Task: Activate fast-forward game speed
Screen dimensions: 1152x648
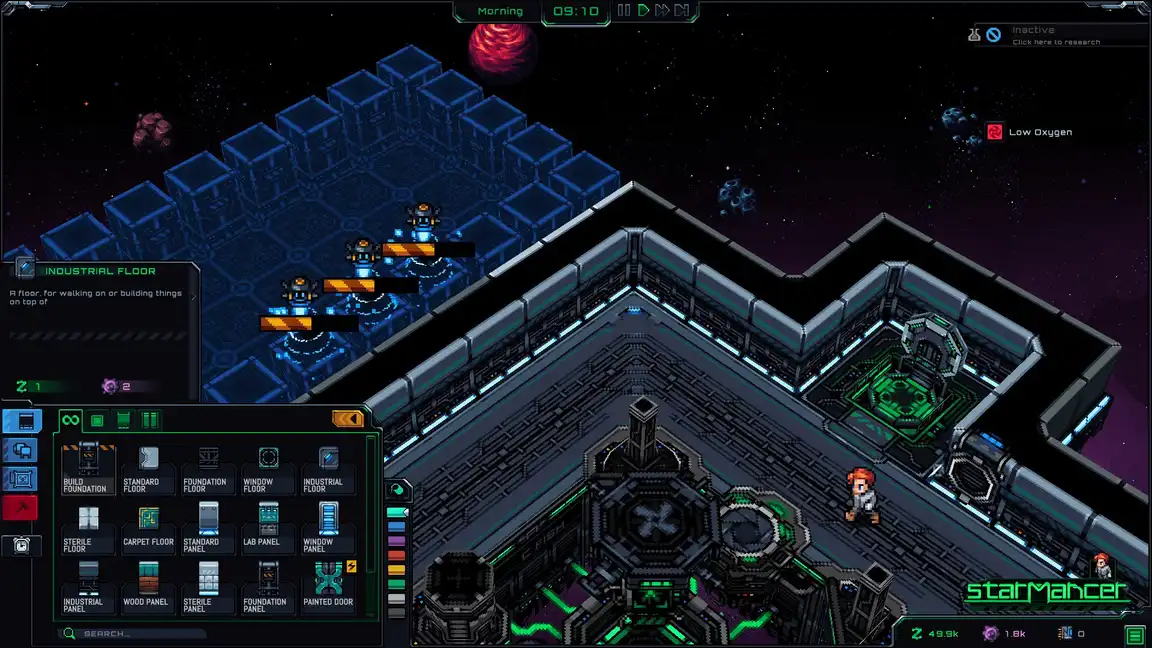Action: pos(661,11)
